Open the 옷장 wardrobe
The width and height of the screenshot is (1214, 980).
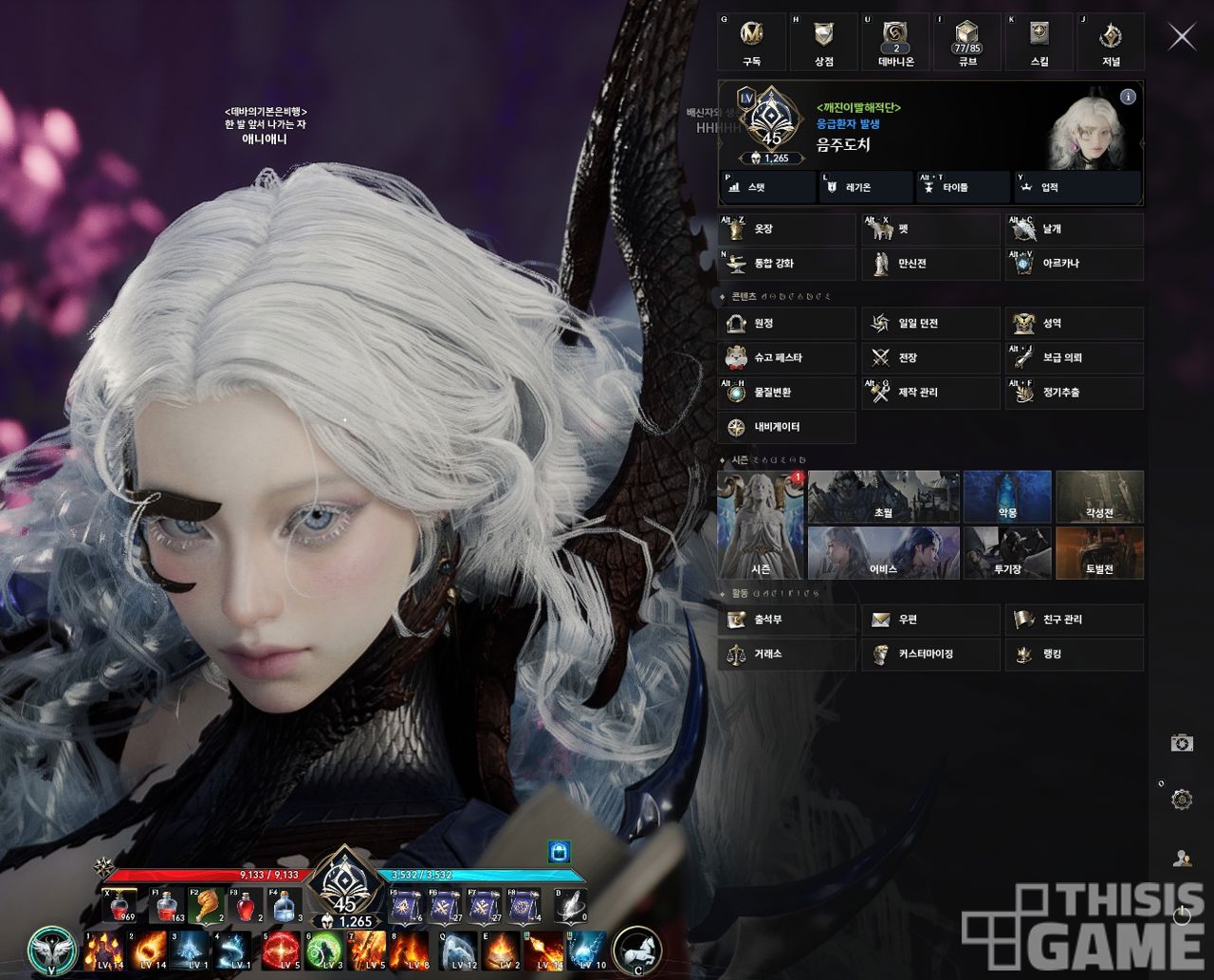pos(786,230)
